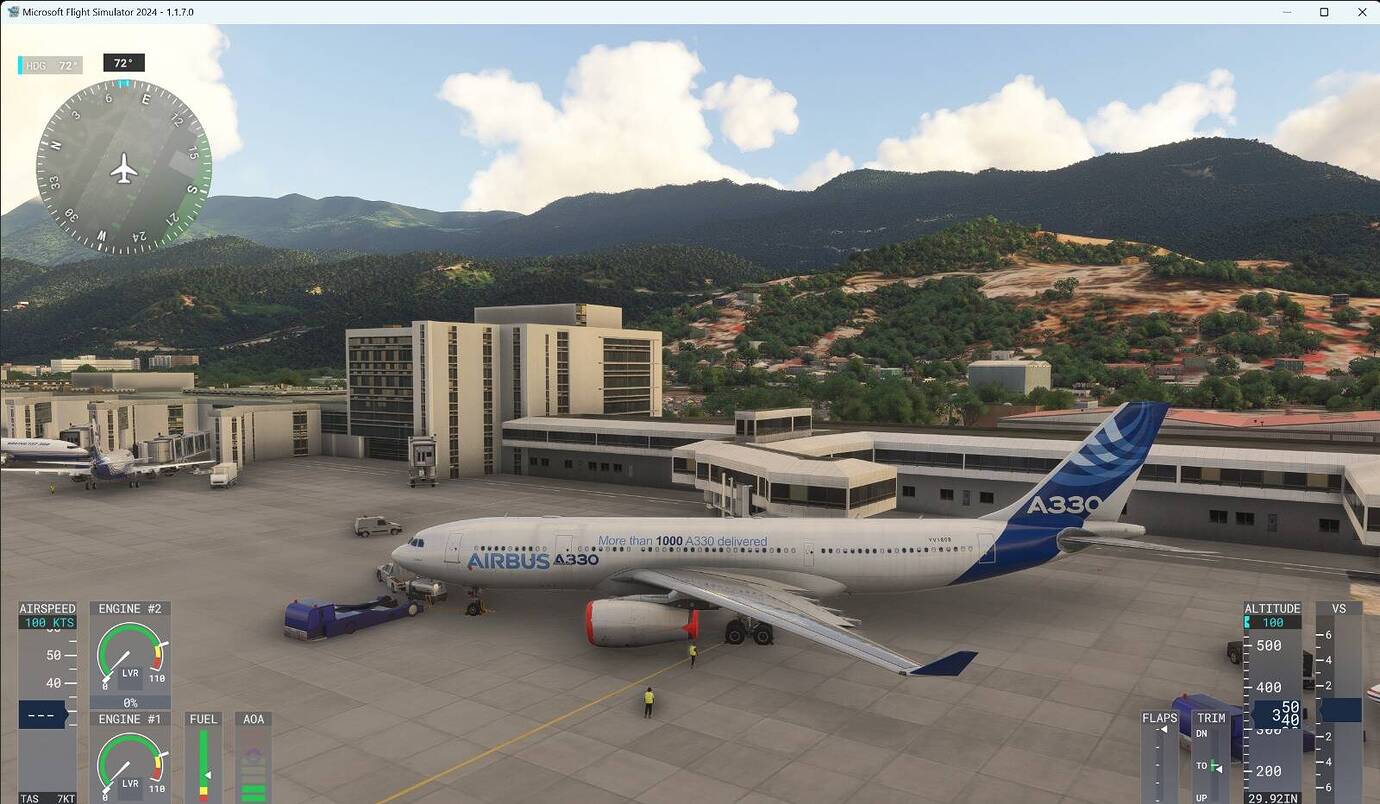Click the ALTITUDE panel header
This screenshot has width=1380, height=804.
click(x=1272, y=607)
